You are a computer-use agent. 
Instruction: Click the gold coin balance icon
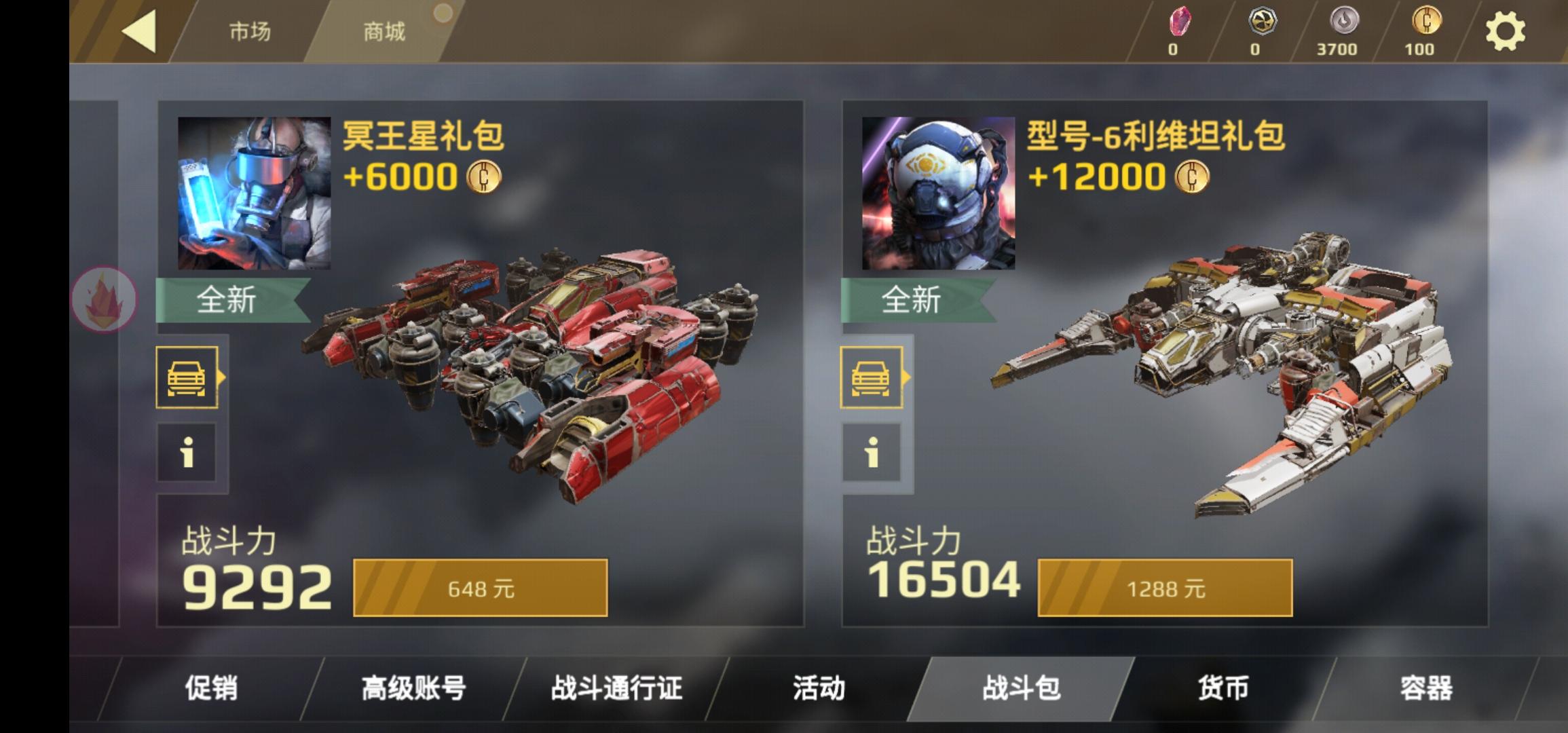click(x=1426, y=22)
